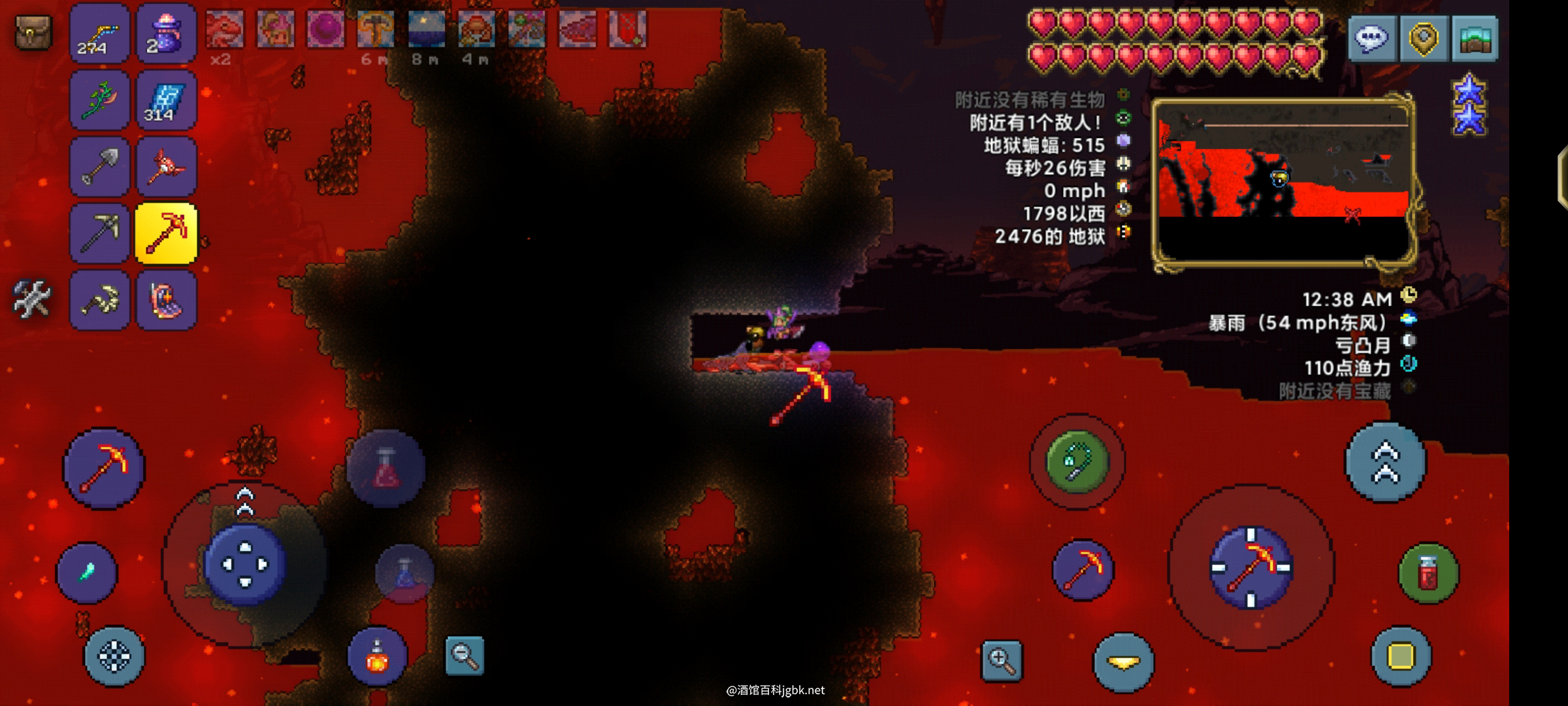The width and height of the screenshot is (1568, 706).
Task: Use the quick heal red potion button
Action: 1428,573
